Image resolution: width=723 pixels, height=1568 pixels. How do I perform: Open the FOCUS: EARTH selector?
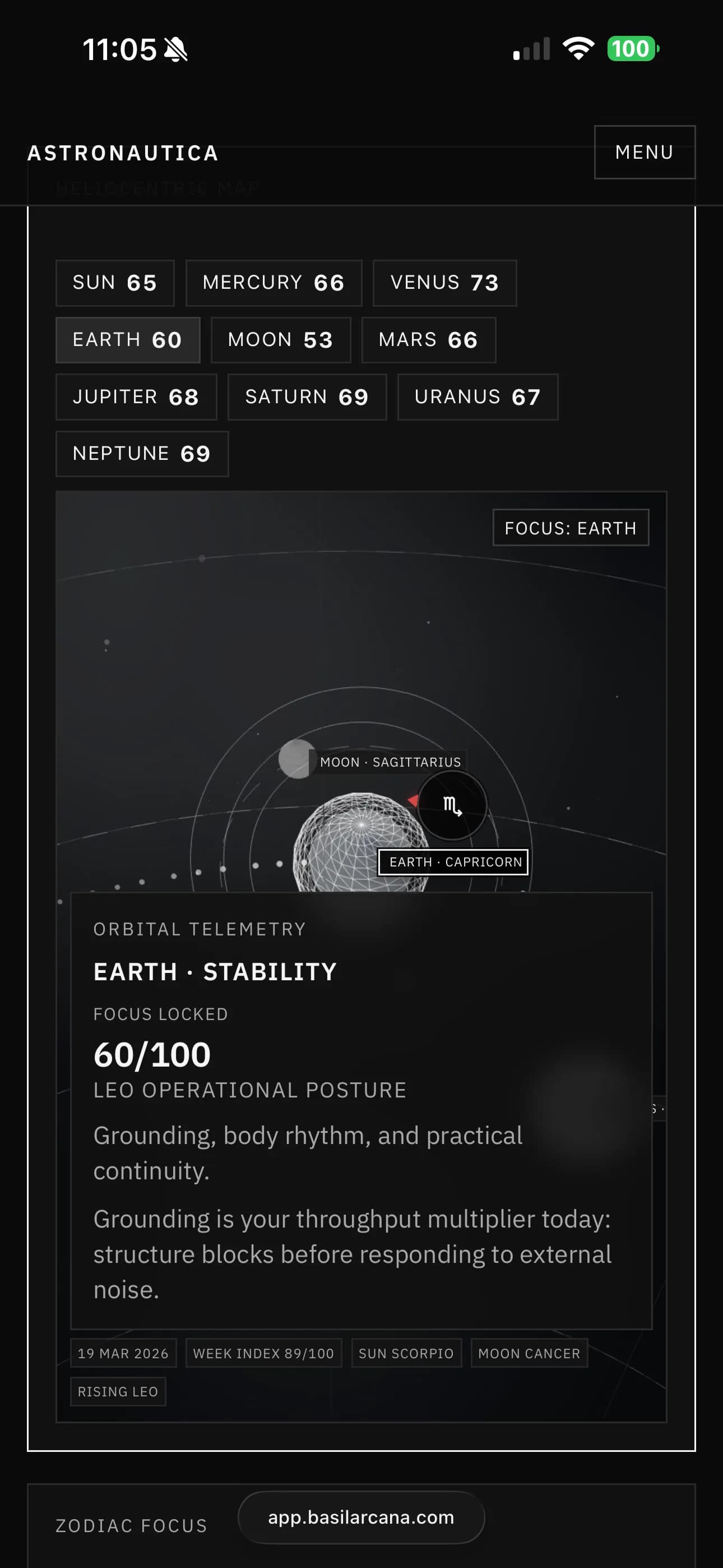pyautogui.click(x=570, y=527)
